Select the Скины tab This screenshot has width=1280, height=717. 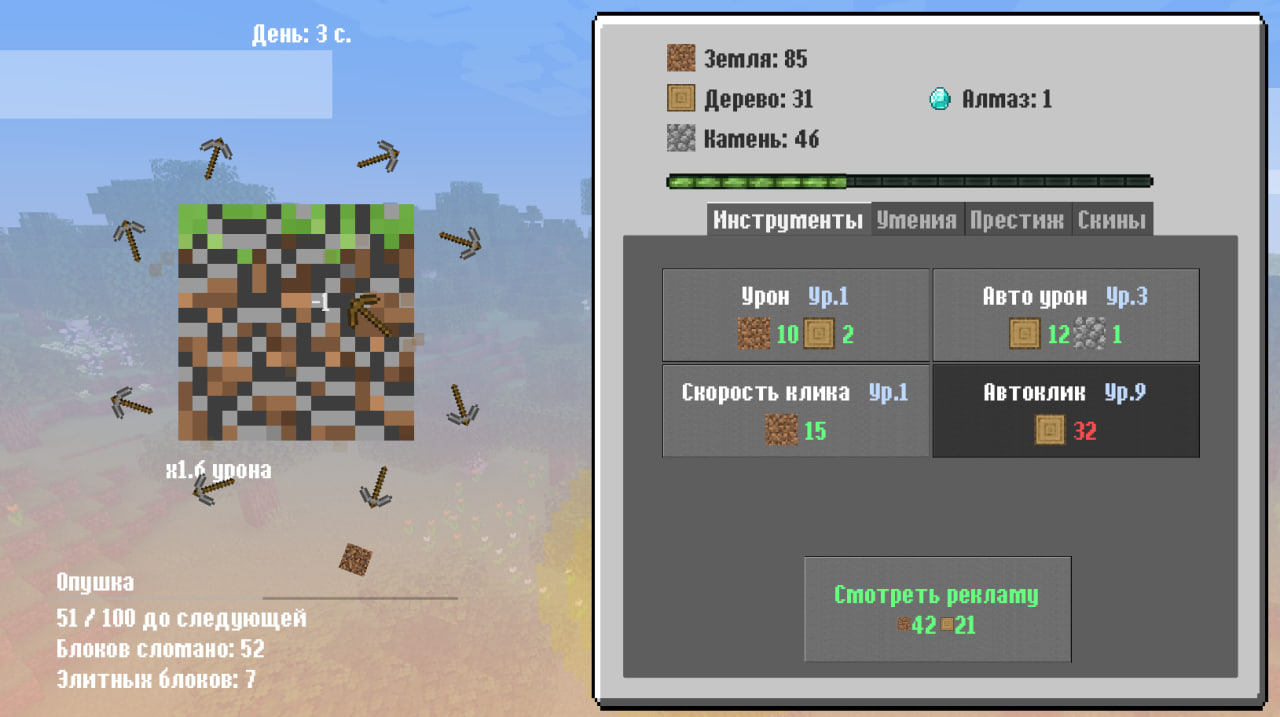[1111, 220]
